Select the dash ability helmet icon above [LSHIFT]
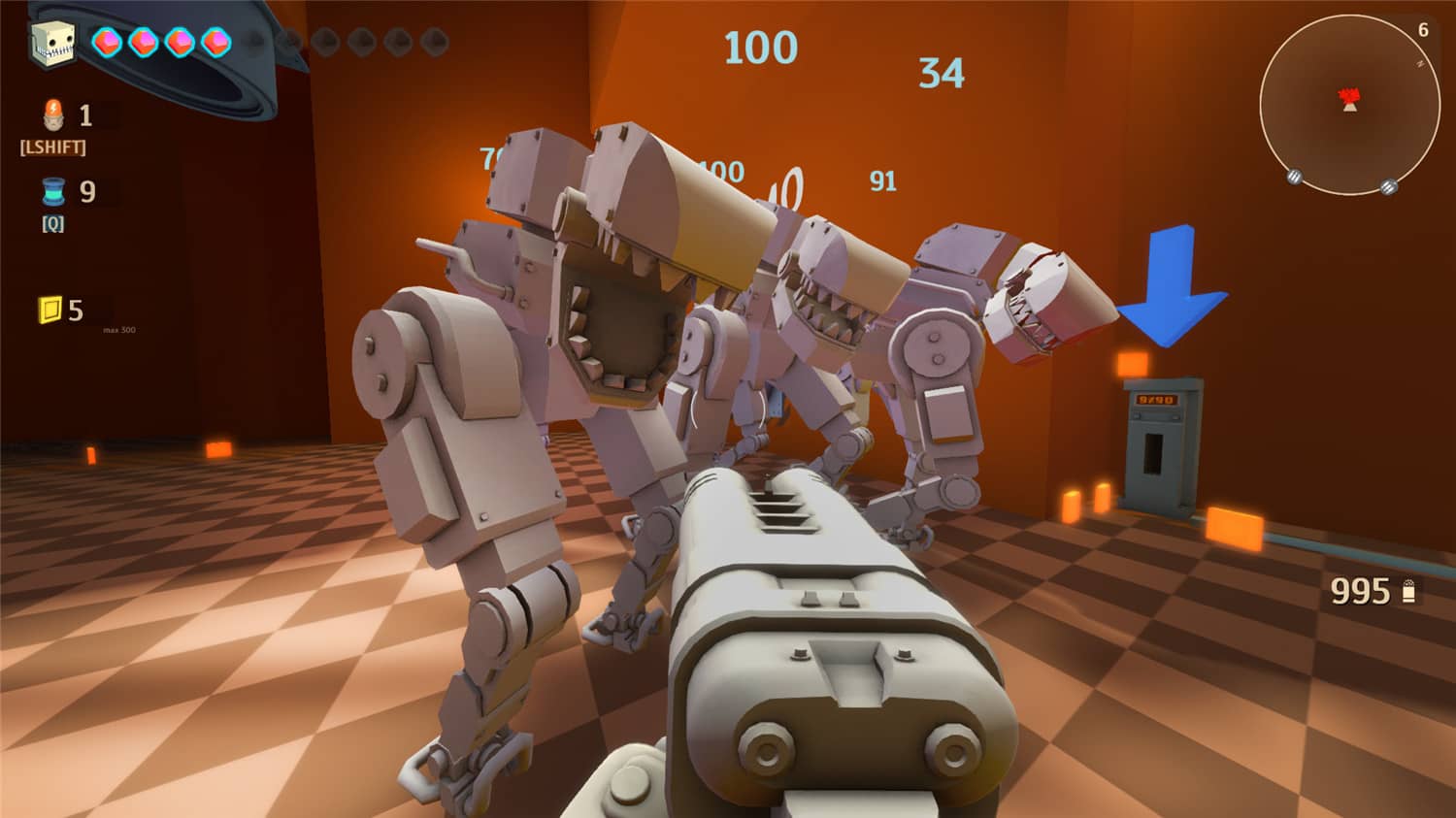Viewport: 1456px width, 818px height. (x=53, y=115)
